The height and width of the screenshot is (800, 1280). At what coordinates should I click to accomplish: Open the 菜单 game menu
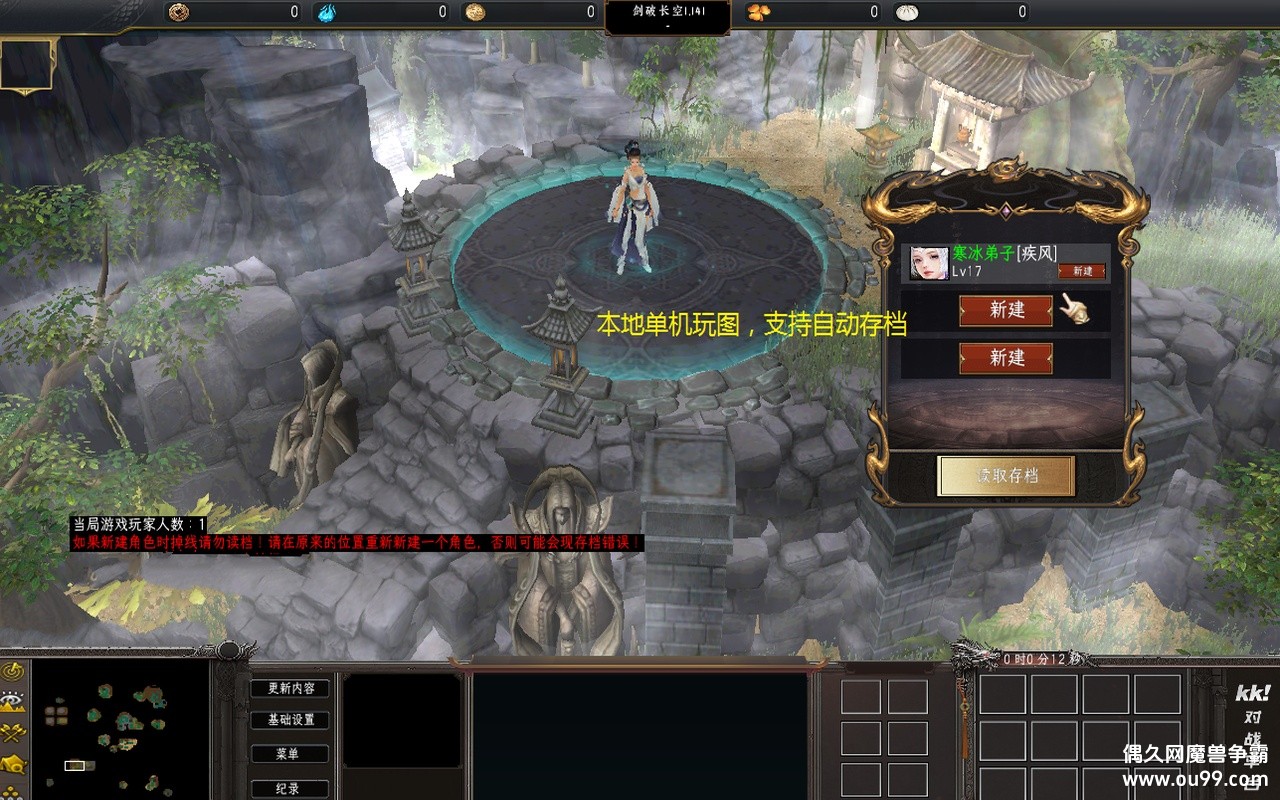click(288, 754)
